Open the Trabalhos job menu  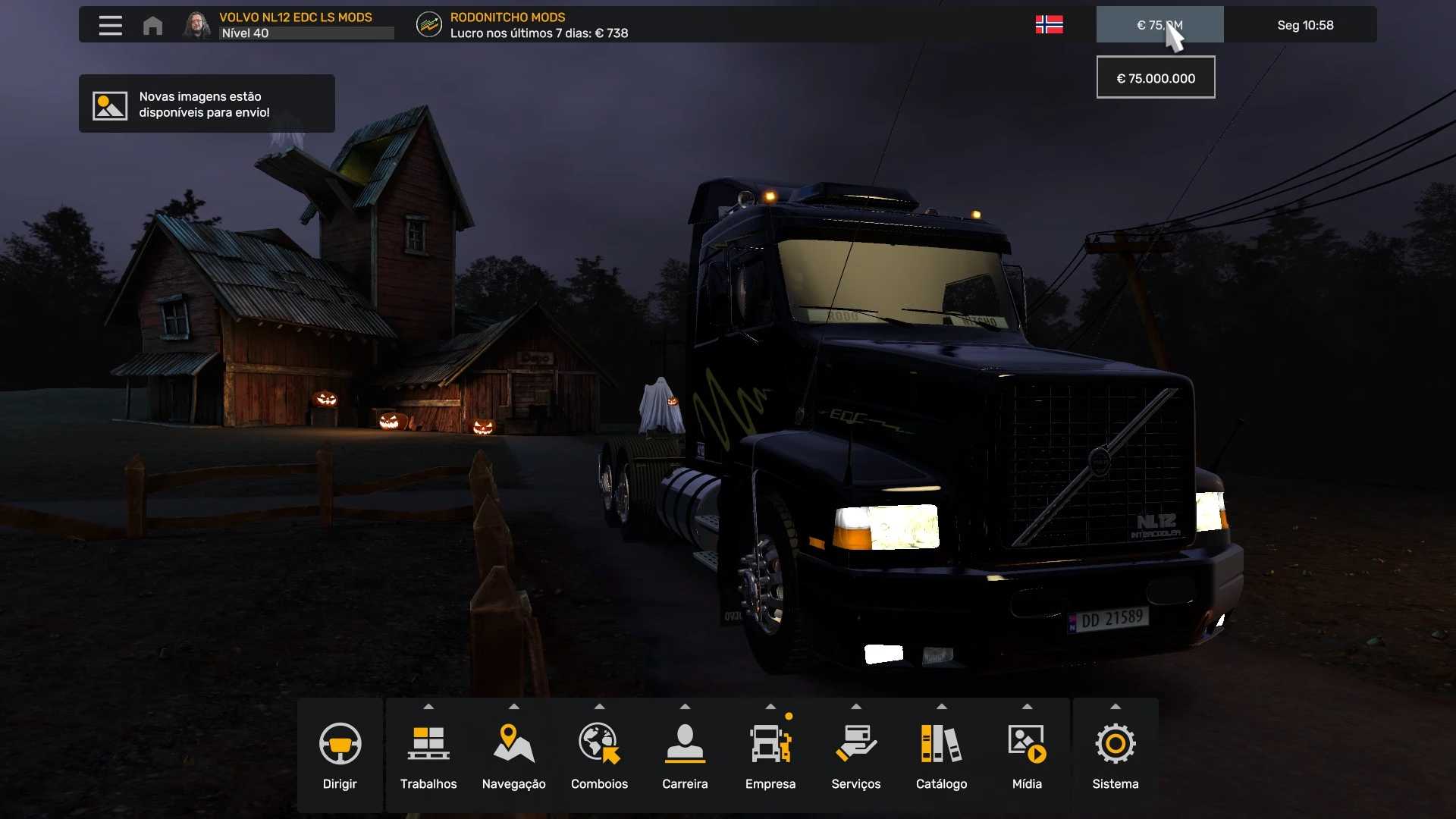pyautogui.click(x=428, y=755)
